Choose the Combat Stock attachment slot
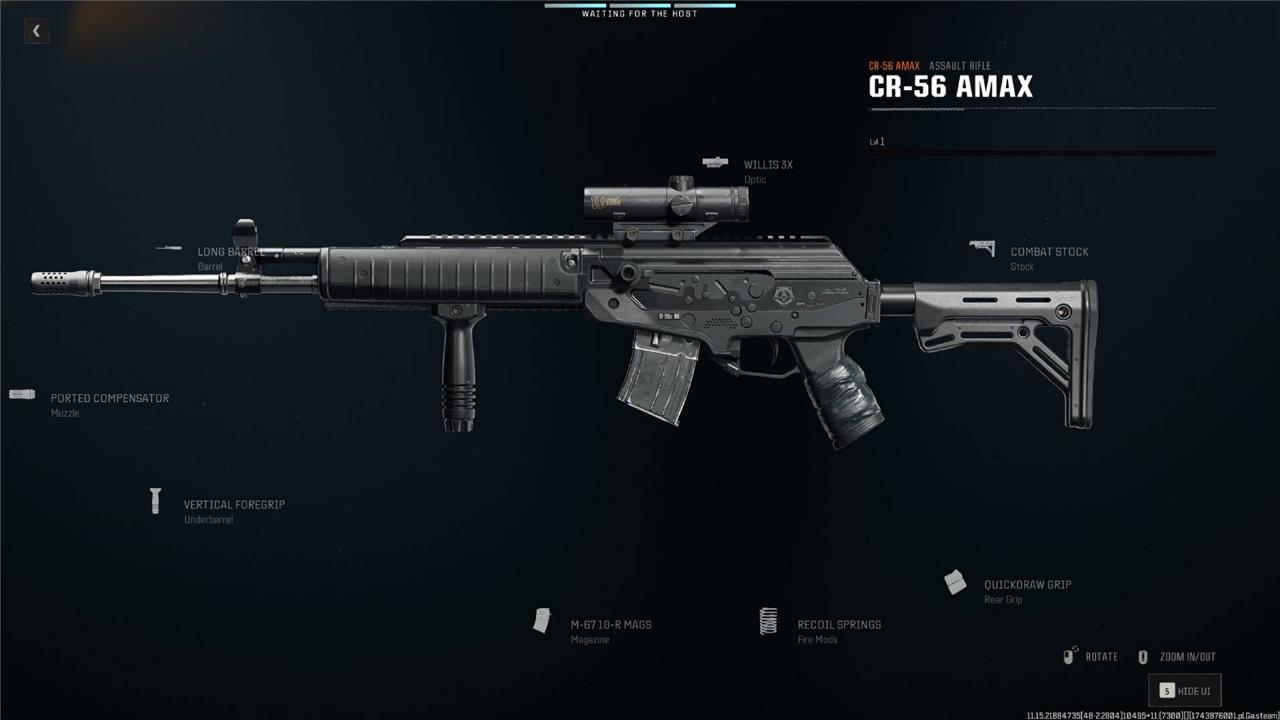Screen dimensions: 1280x720 1048,252
